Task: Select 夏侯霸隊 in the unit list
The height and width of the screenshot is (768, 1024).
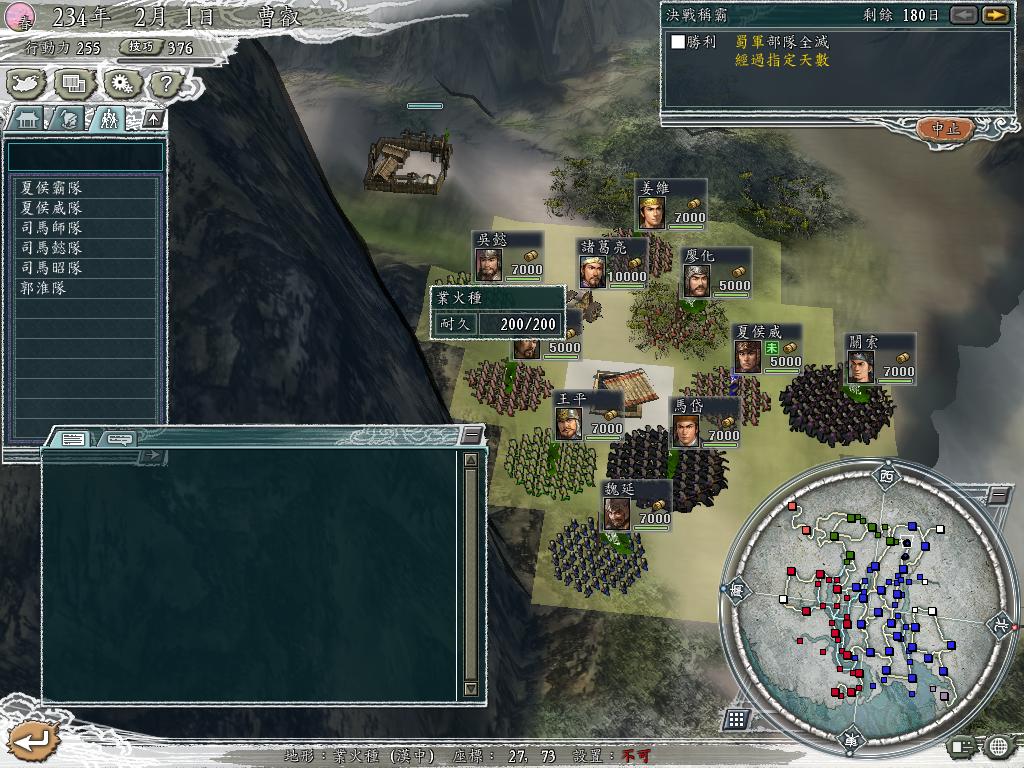Action: coord(52,188)
